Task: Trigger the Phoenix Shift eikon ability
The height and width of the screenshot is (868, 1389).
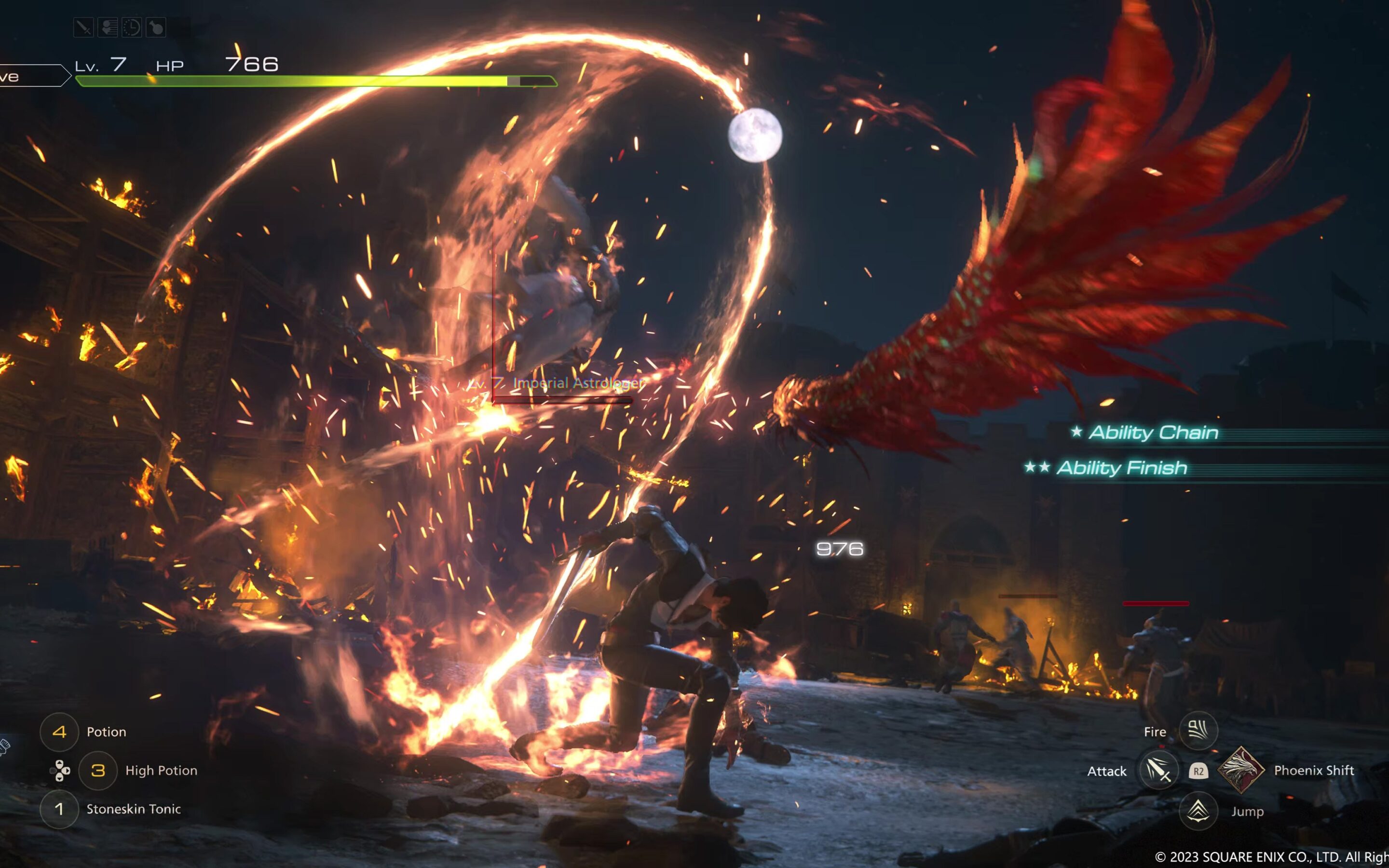Action: point(1241,770)
